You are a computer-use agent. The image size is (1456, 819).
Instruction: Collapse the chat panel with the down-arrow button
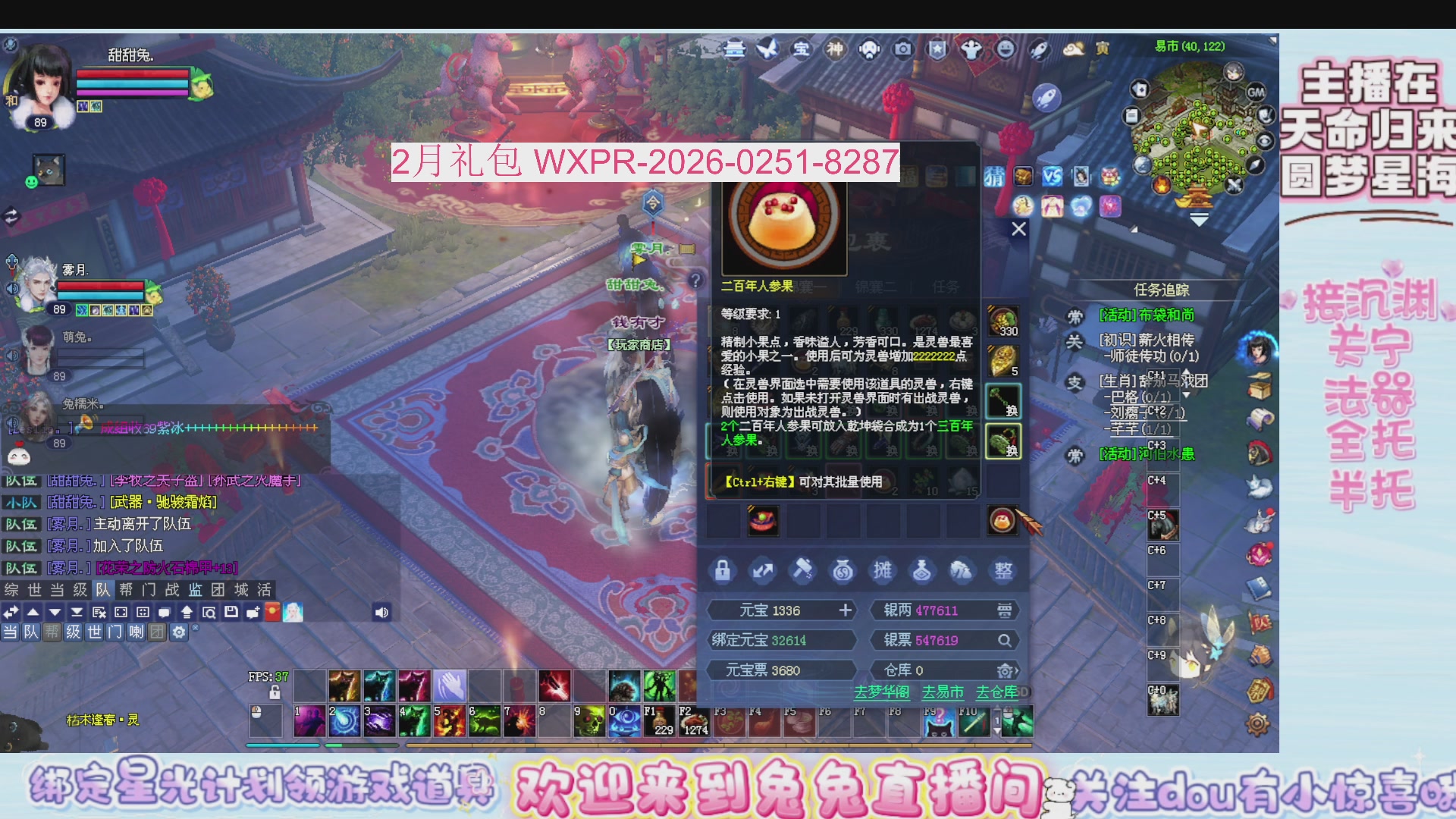tap(55, 613)
